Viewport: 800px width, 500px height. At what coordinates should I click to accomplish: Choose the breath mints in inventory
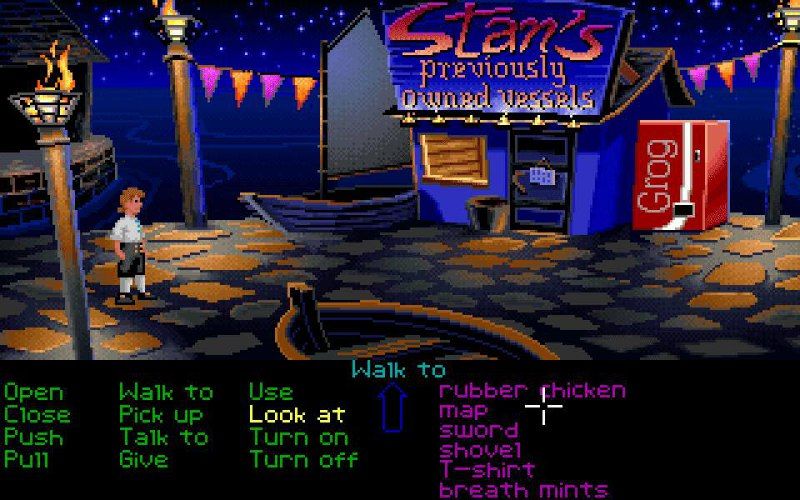pos(523,489)
